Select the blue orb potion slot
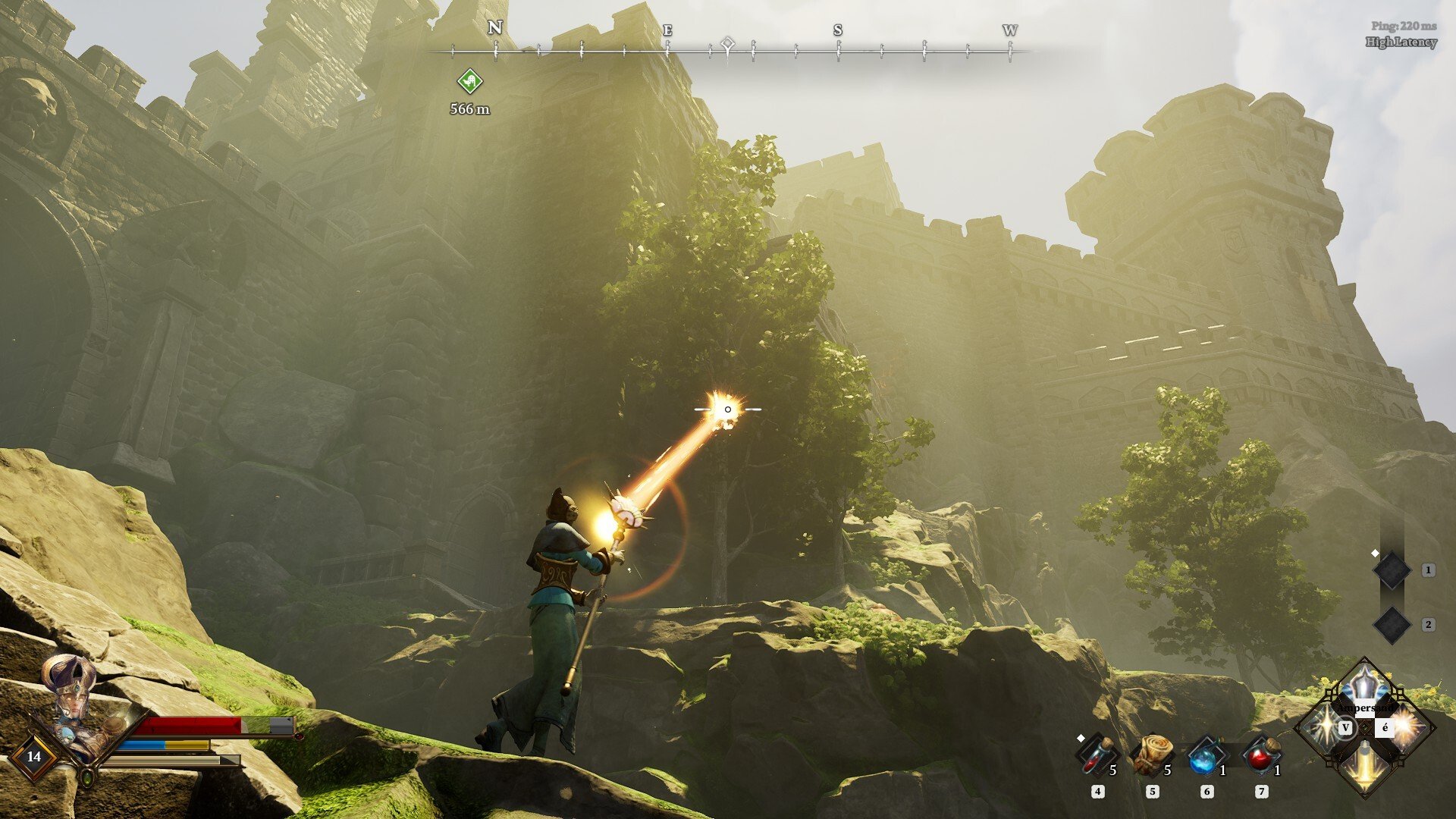This screenshot has width=1456, height=819. pyautogui.click(x=1205, y=756)
